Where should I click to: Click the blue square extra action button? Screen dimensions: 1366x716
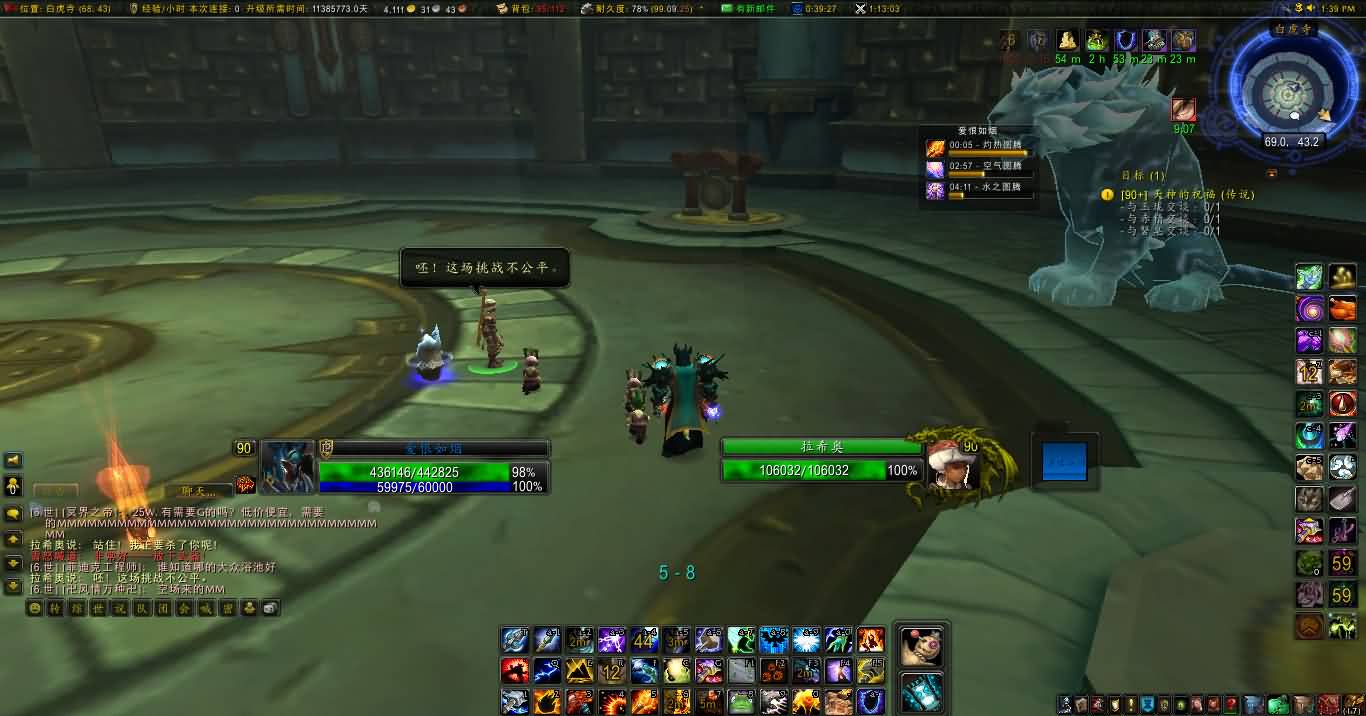tap(1064, 462)
